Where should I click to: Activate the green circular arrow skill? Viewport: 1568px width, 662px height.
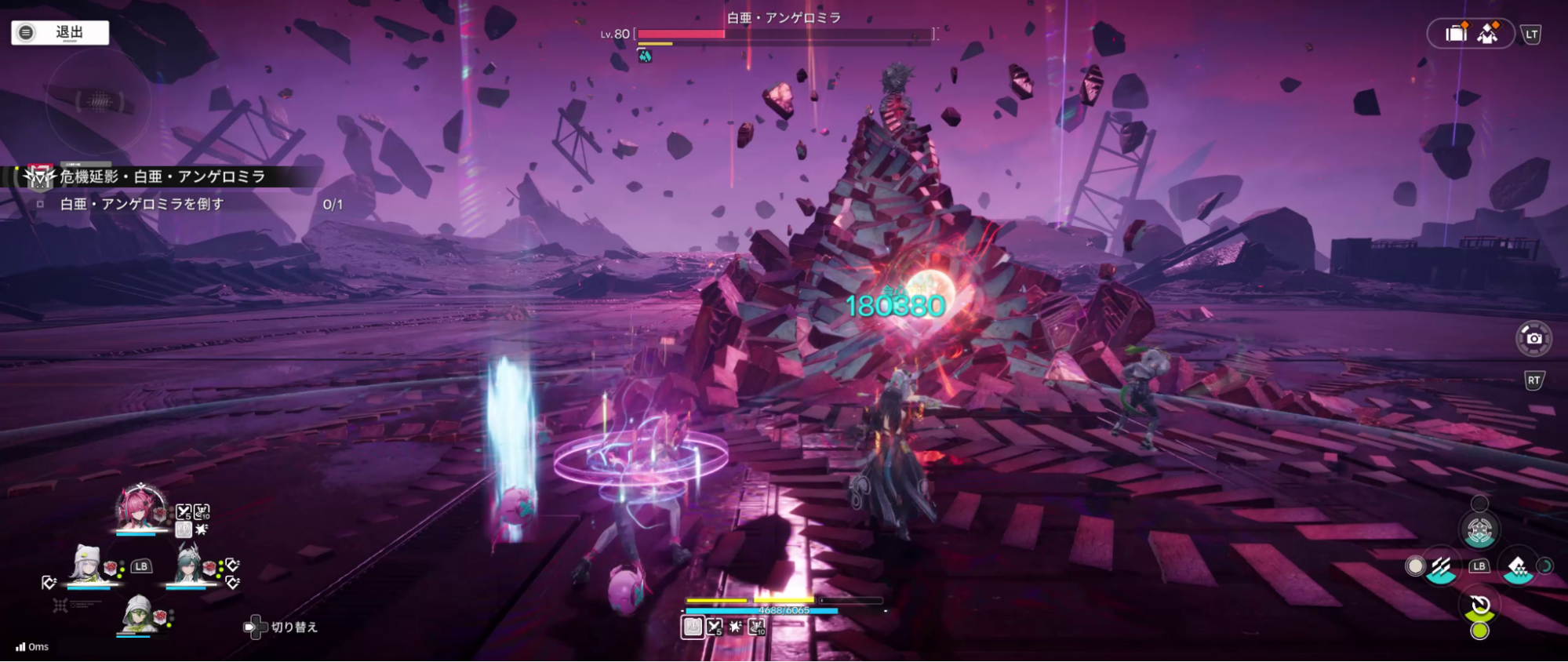1480,606
